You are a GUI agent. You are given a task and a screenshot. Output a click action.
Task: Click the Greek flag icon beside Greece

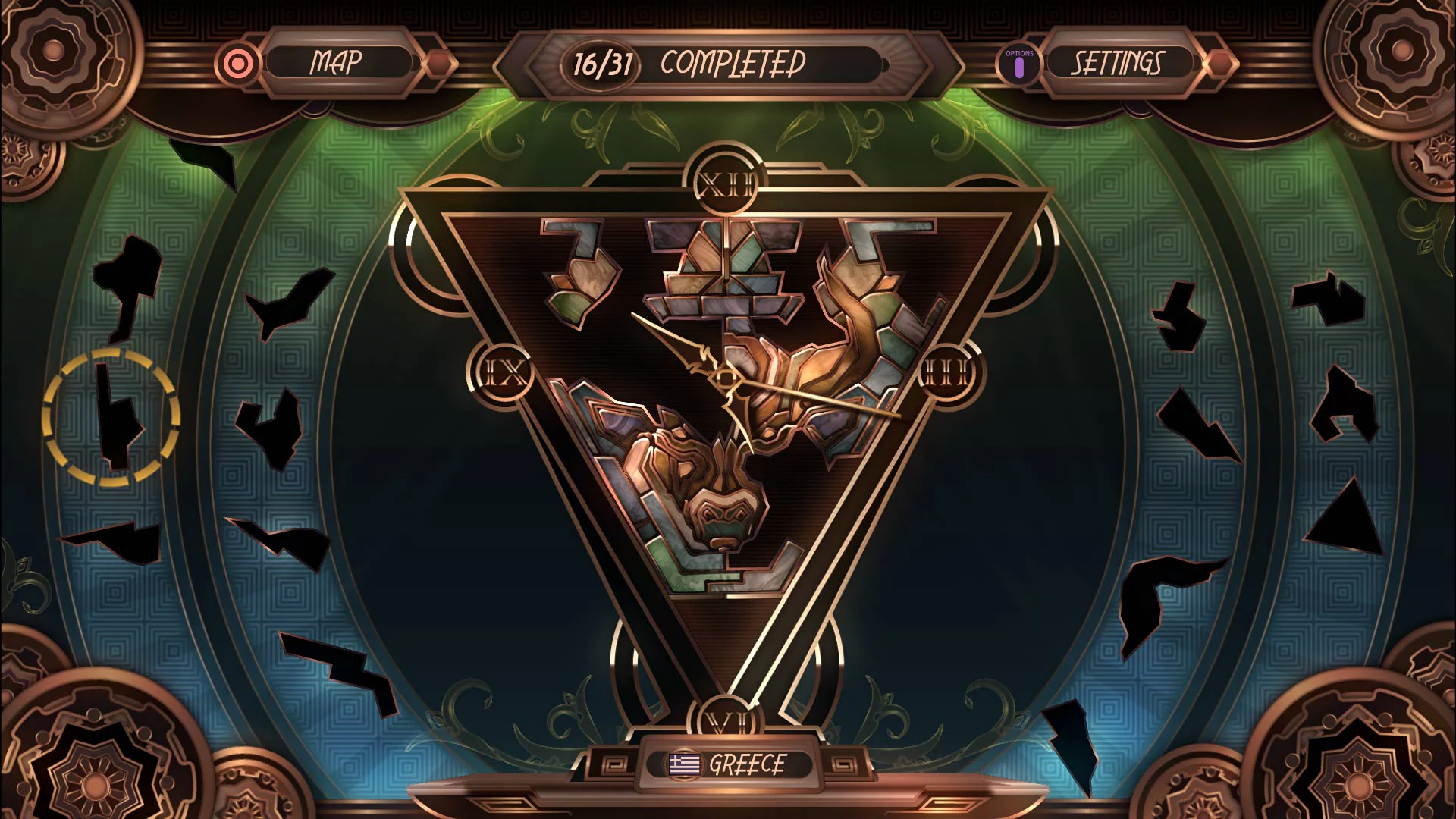(683, 763)
